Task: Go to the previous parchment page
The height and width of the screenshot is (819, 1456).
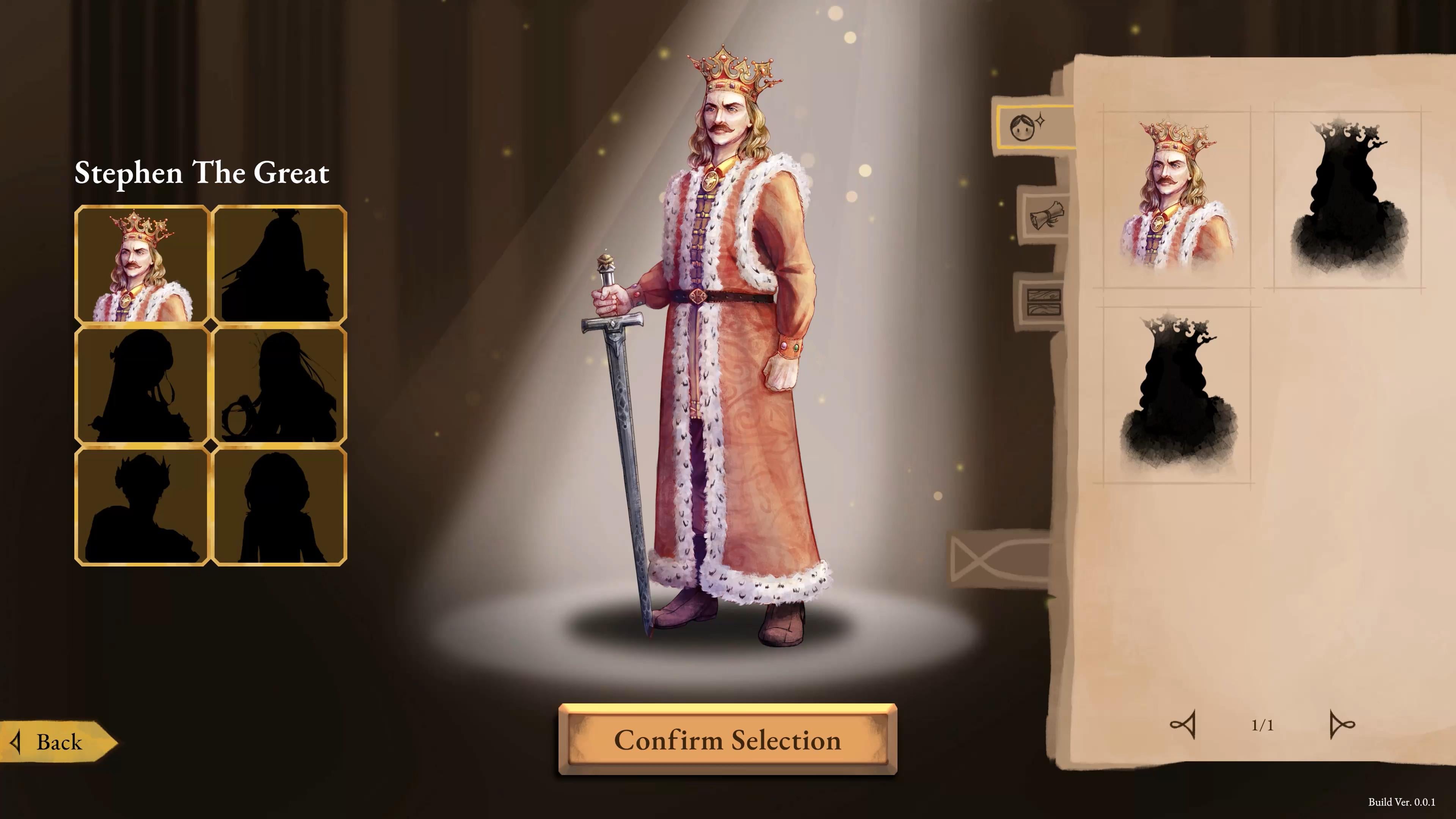Action: tap(1183, 725)
